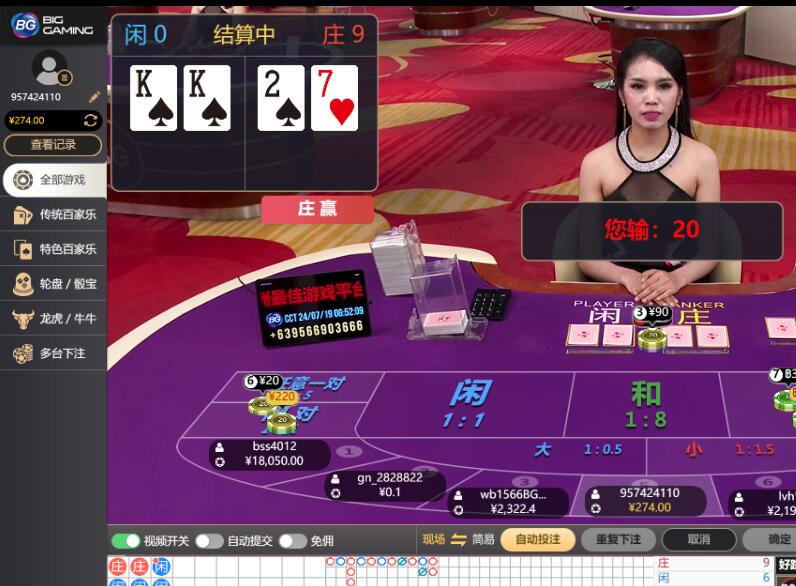Select 多台下注 multi-table betting
The image size is (796, 586).
coord(53,353)
